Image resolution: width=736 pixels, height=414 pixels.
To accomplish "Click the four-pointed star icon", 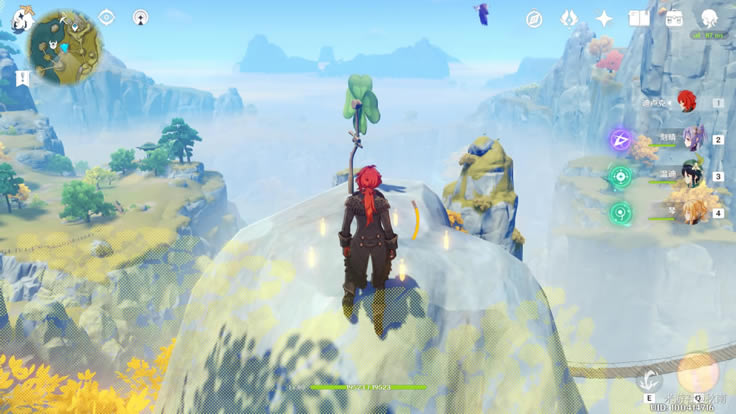I will click(604, 19).
